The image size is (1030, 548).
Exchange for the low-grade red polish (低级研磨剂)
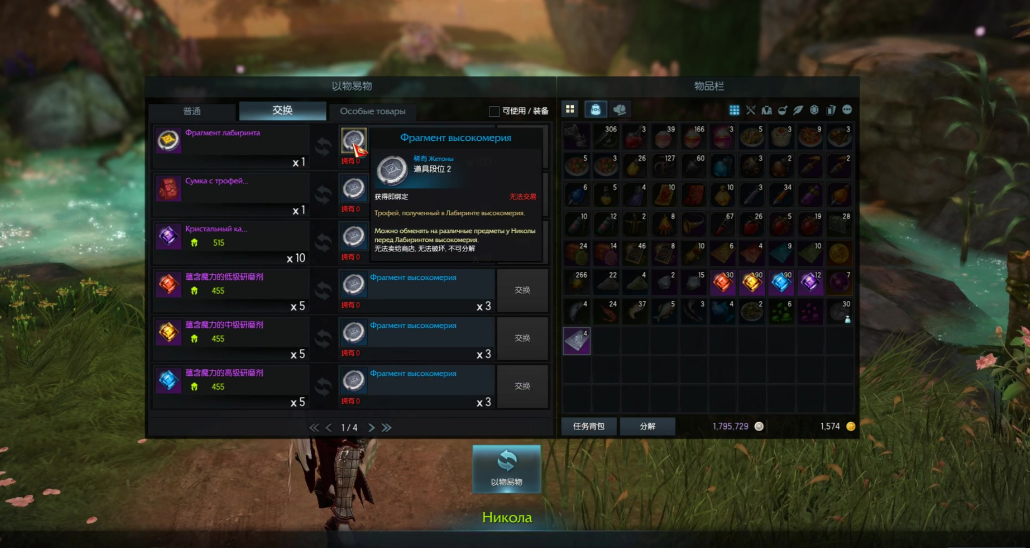pyautogui.click(x=522, y=291)
